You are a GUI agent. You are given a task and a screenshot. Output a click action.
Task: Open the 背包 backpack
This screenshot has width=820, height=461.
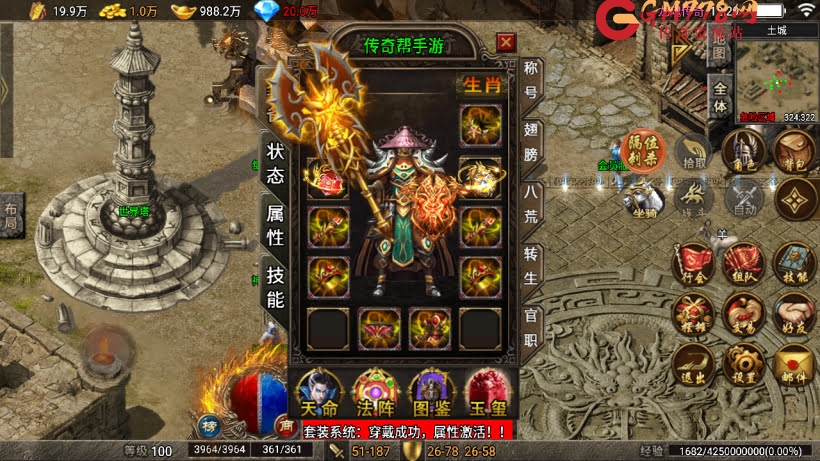(x=797, y=150)
